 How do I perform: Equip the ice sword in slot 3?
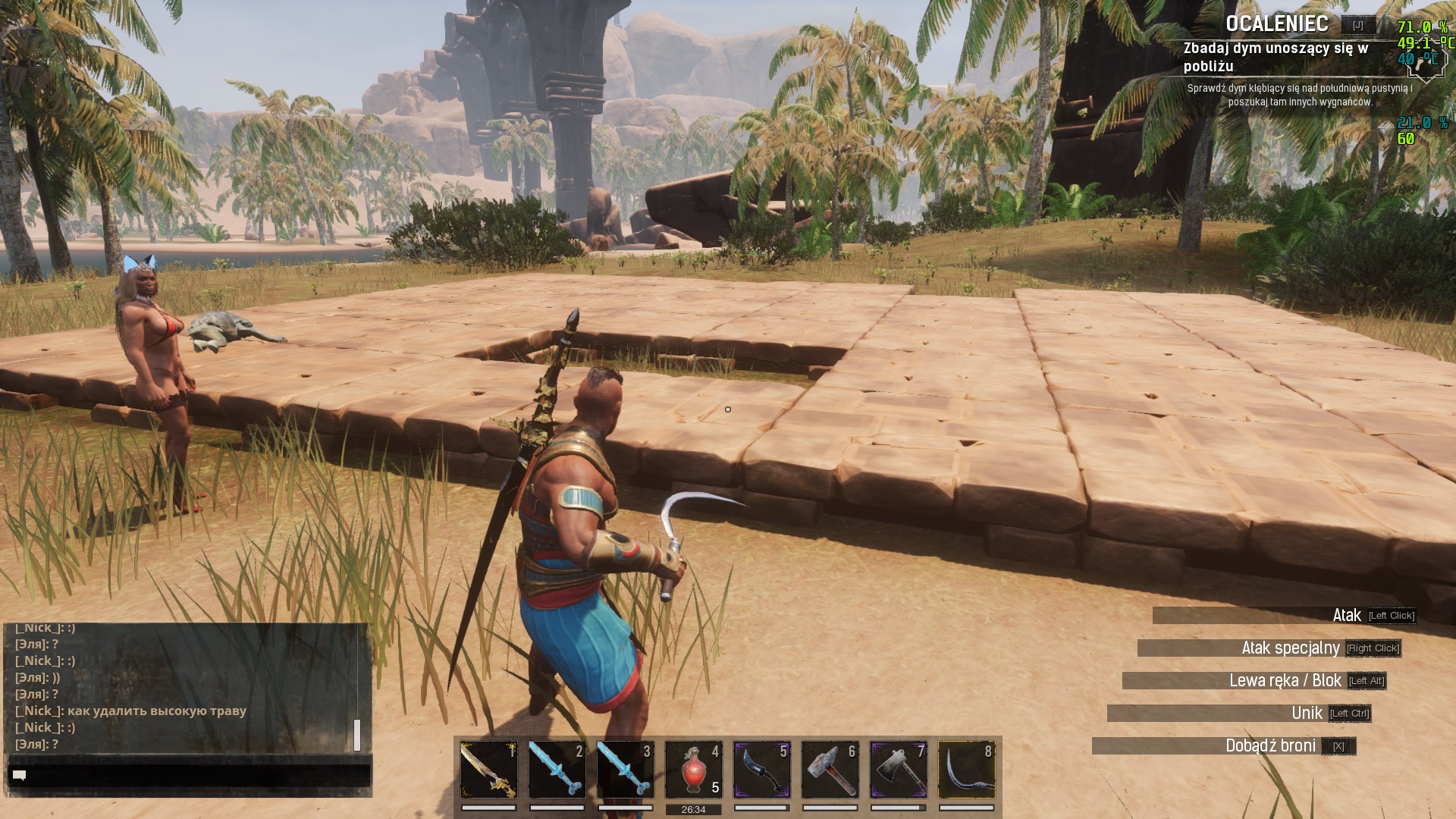pyautogui.click(x=626, y=769)
